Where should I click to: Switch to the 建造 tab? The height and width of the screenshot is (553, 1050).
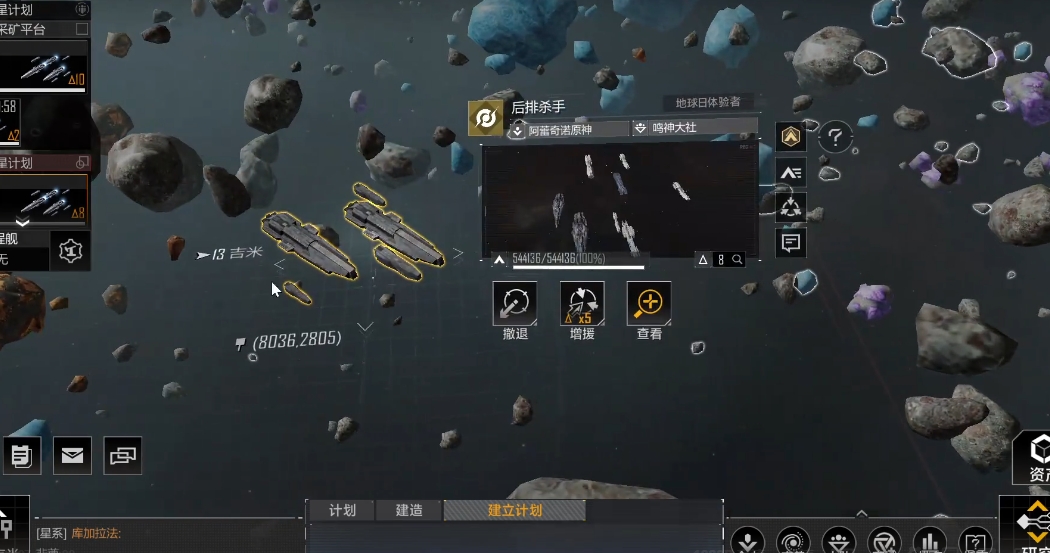coord(409,510)
